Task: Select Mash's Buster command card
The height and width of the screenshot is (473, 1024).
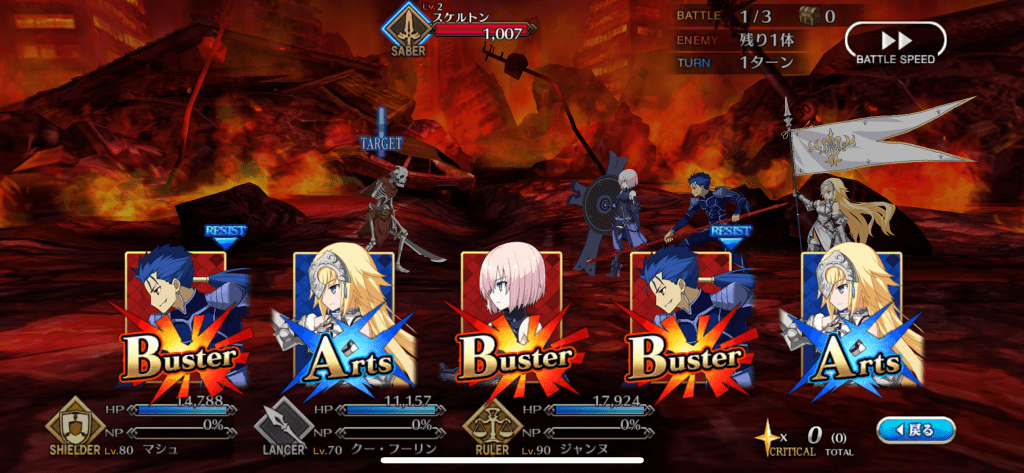Action: (512, 320)
